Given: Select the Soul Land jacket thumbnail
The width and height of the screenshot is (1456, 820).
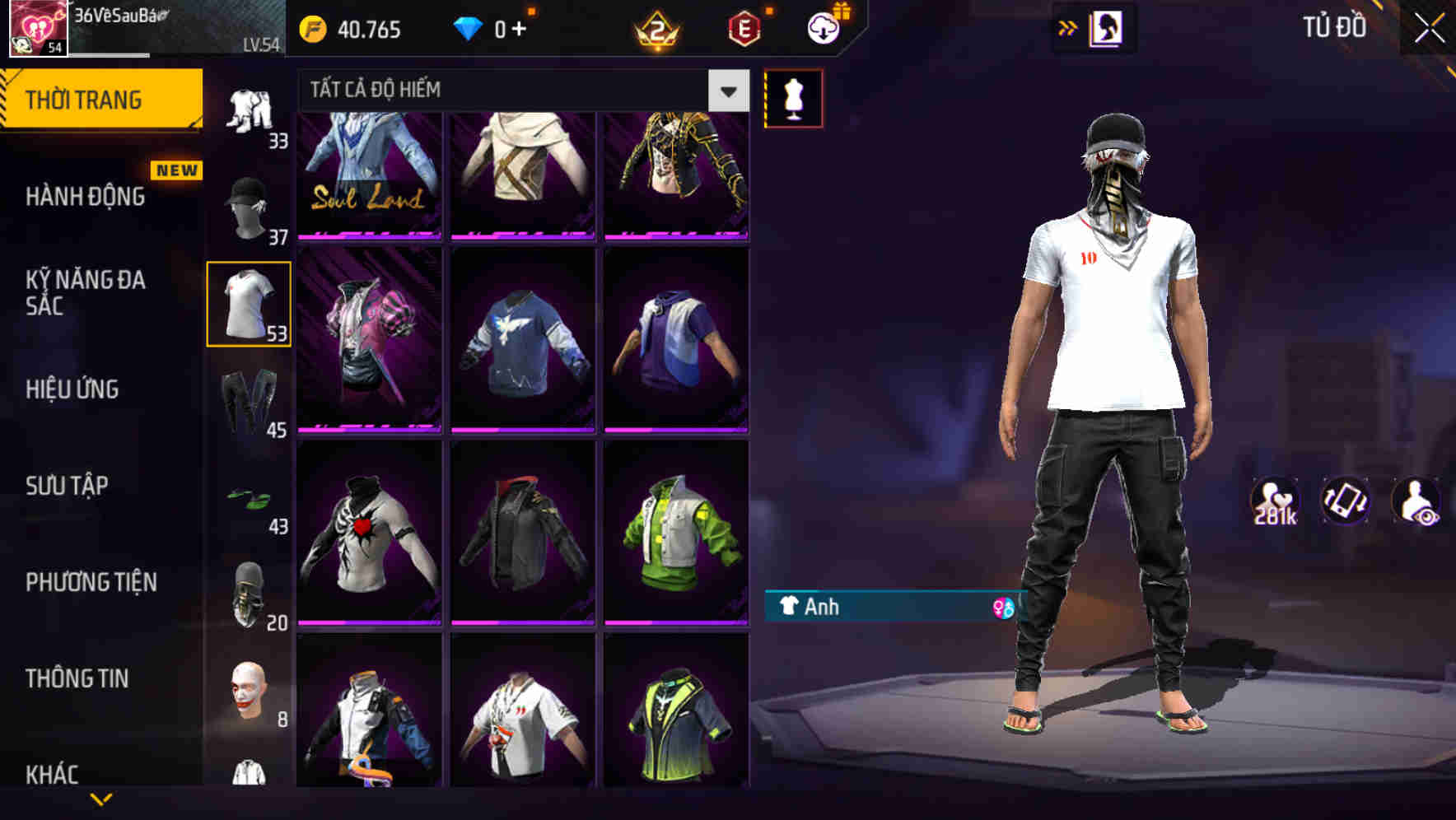Looking at the screenshot, I should 370,169.
